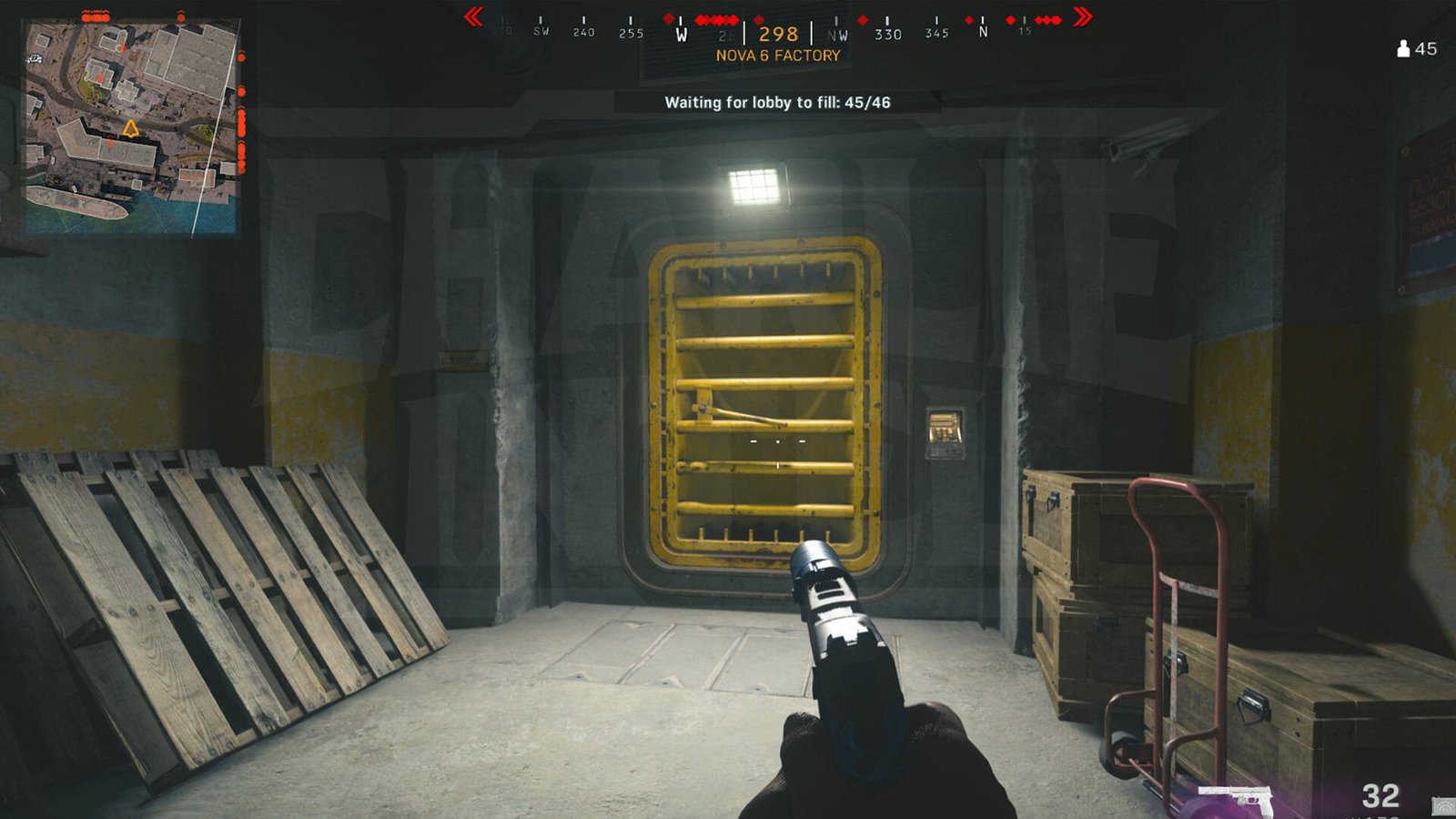Open the minimap of Nova 6 Factory

(x=132, y=127)
